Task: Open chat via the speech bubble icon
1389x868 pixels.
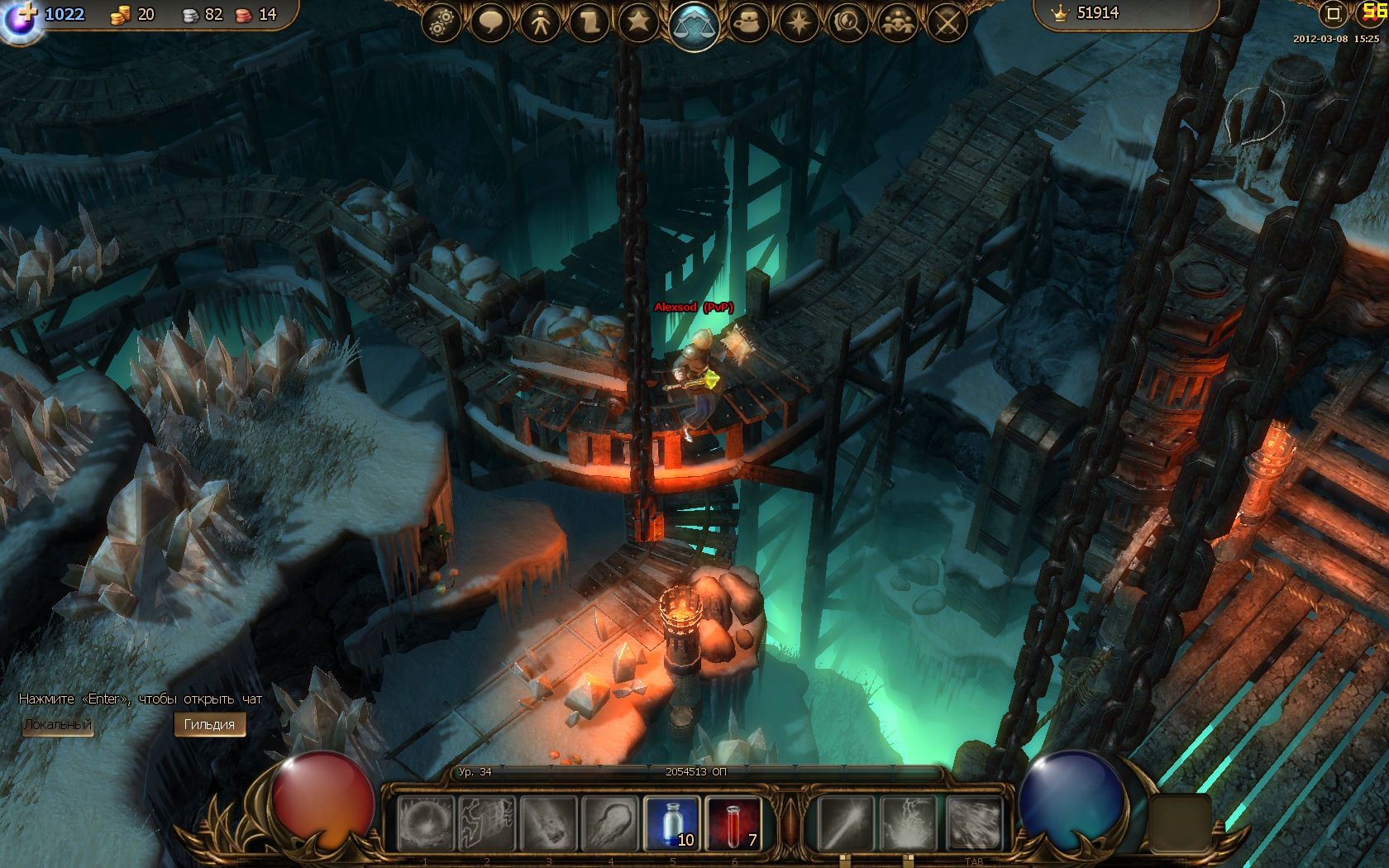Action: pyautogui.click(x=490, y=23)
